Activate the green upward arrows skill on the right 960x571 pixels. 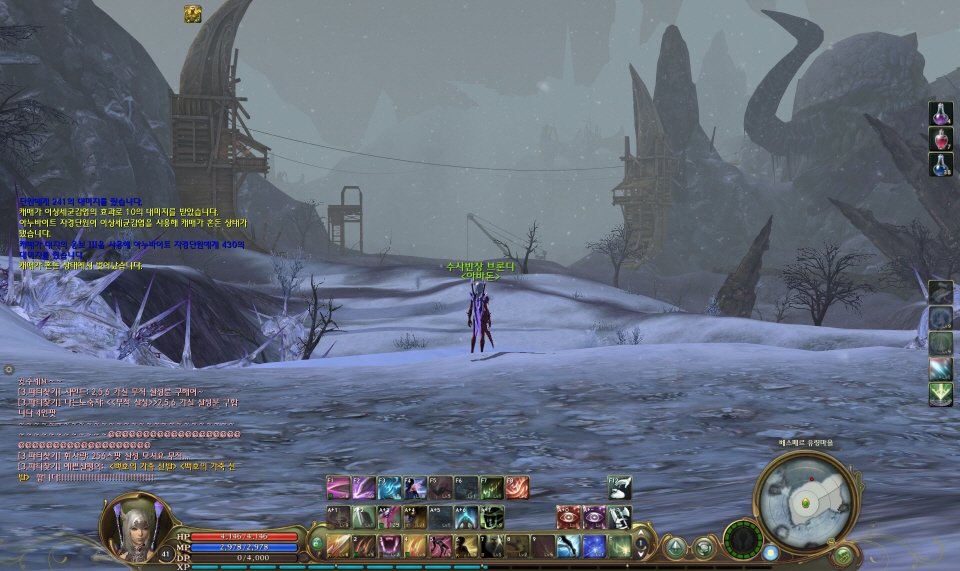[940, 395]
